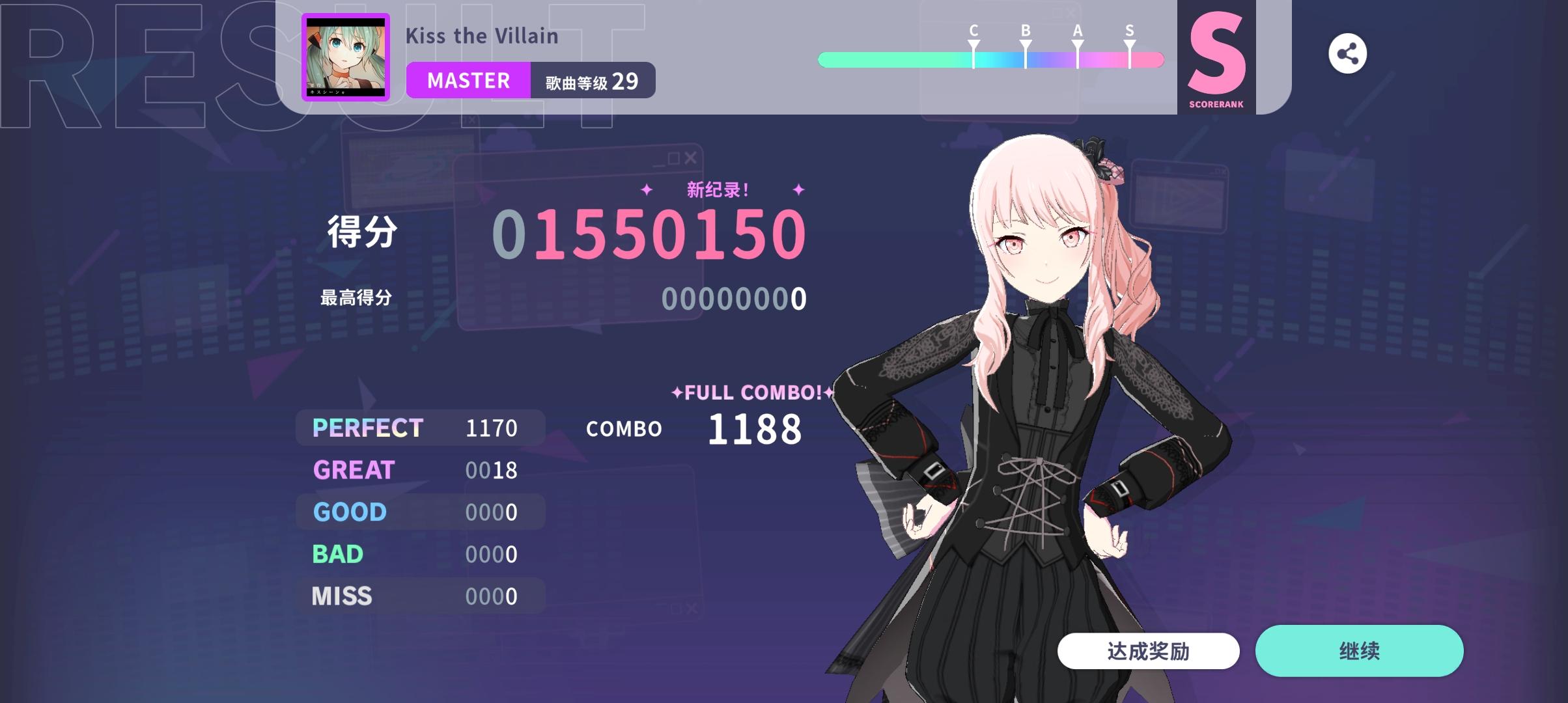
Task: Click the gradient score rank progress bar
Action: (991, 59)
